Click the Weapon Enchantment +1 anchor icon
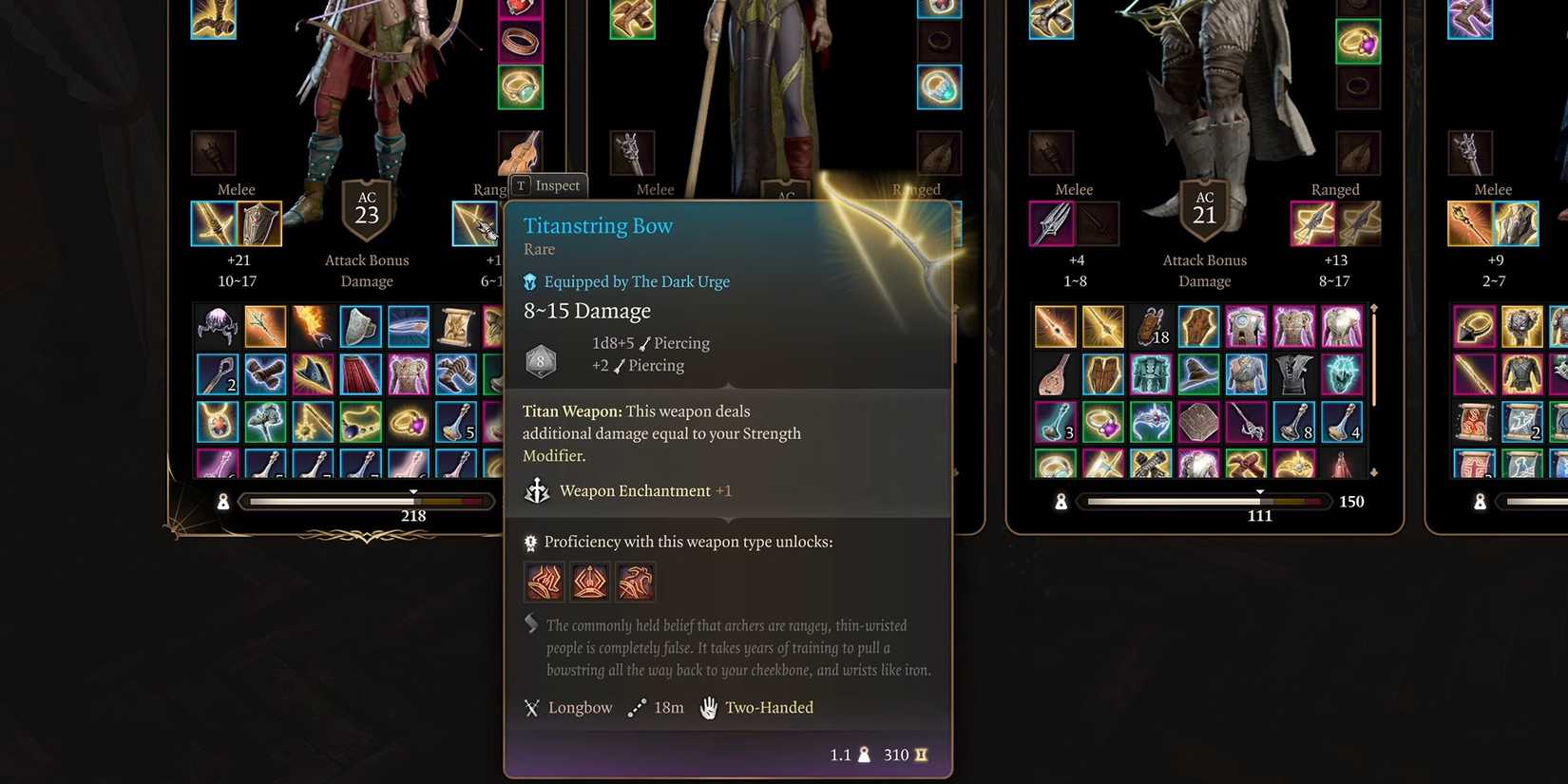The width and height of the screenshot is (1568, 784). 539,490
